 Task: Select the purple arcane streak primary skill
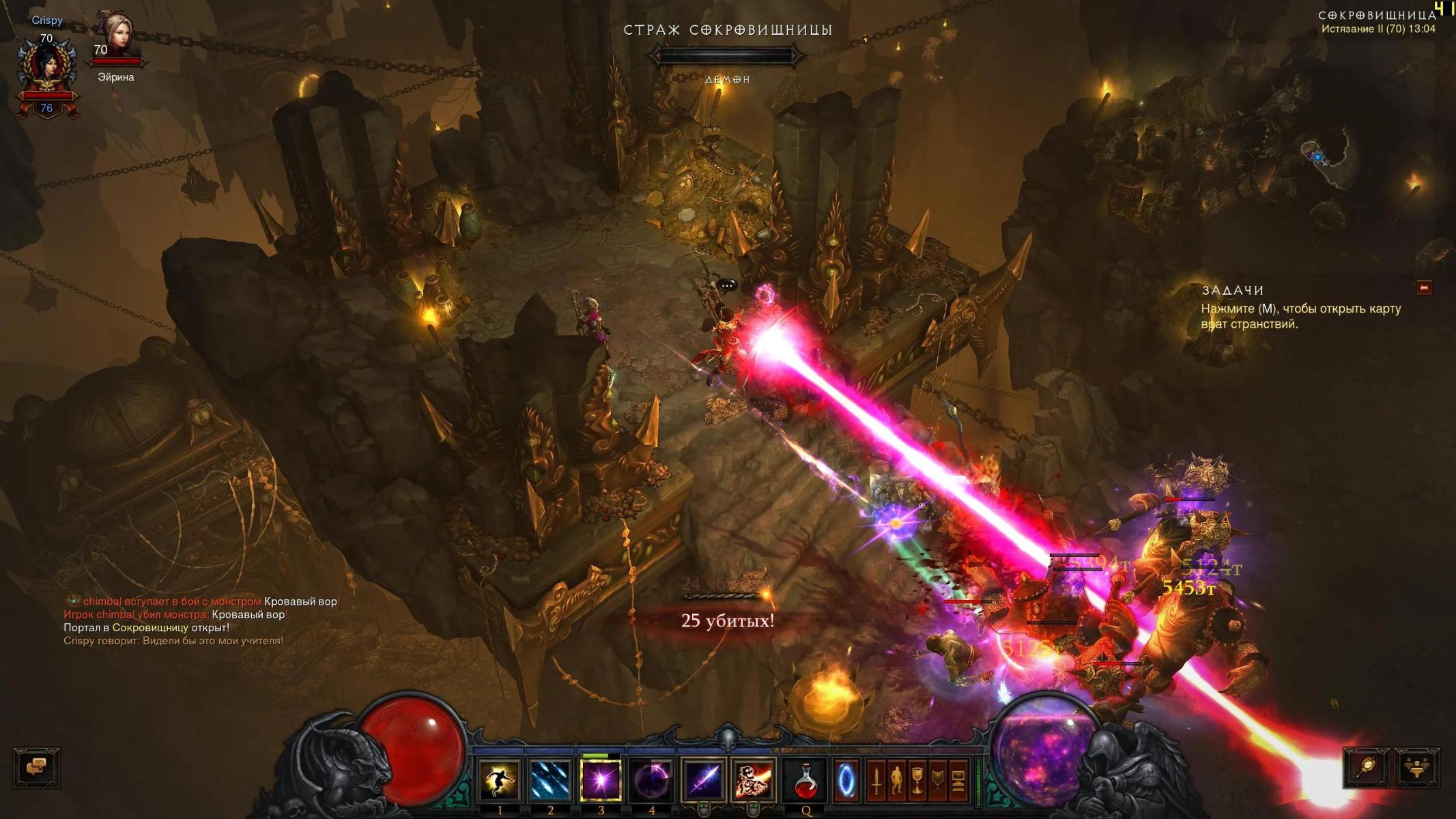[704, 779]
